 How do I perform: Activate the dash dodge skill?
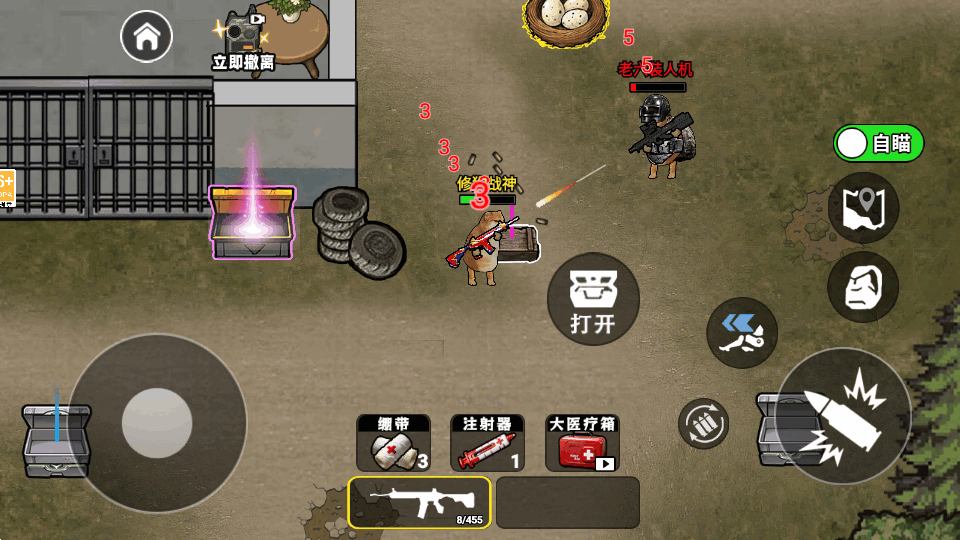pos(742,332)
